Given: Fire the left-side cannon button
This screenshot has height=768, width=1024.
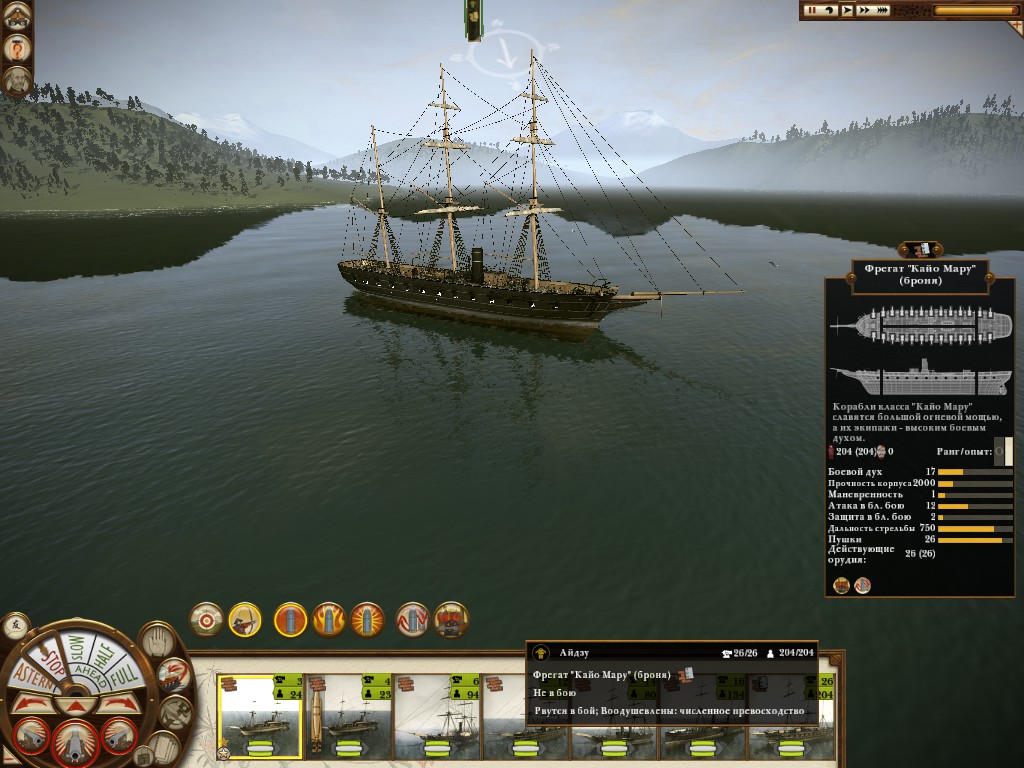Looking at the screenshot, I should [x=32, y=736].
